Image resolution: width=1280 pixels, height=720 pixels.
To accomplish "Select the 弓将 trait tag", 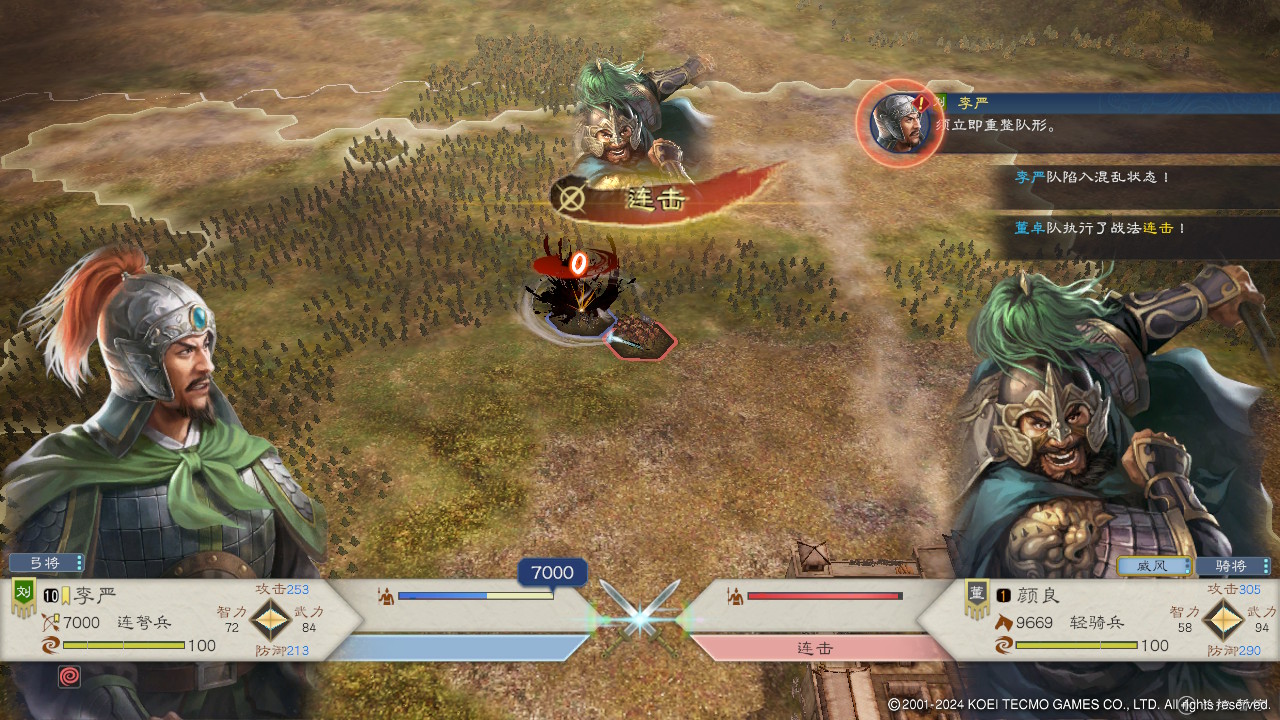I will (46, 562).
